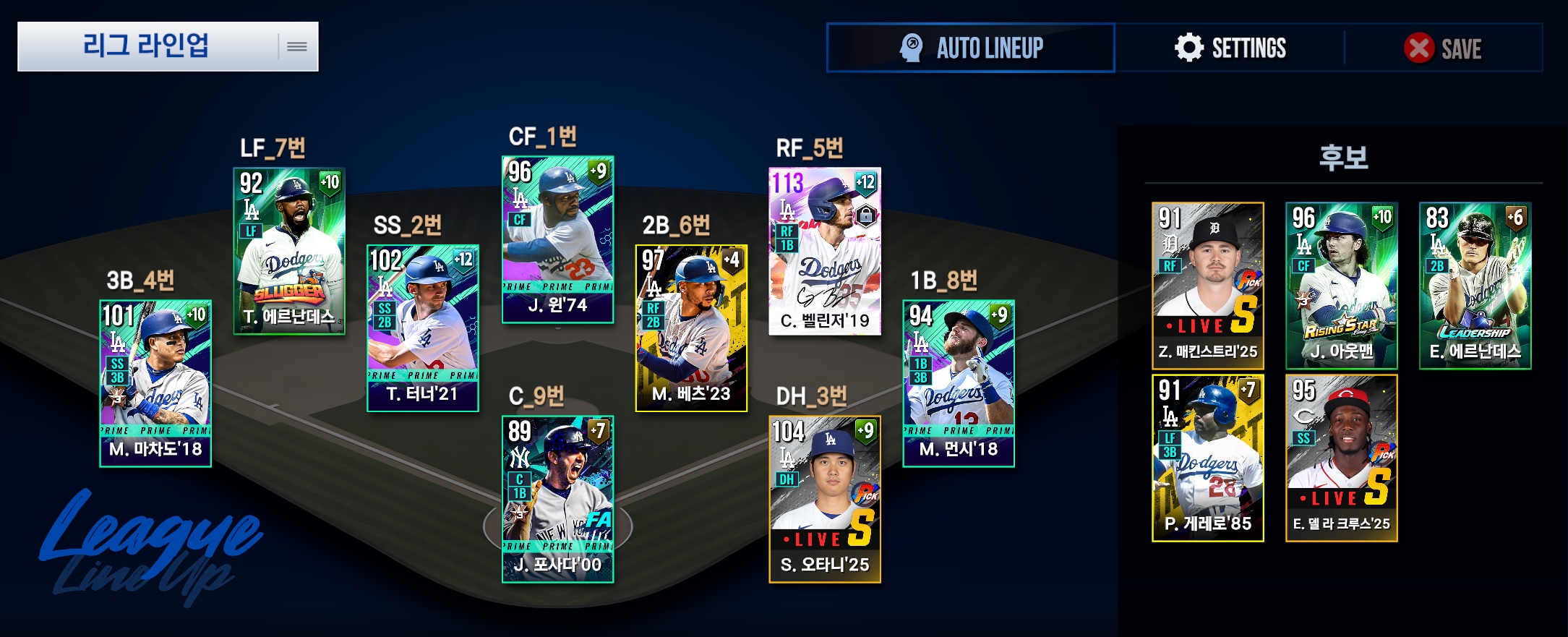Open the 리그 라인업 dropdown
Viewport: 1568px width, 637px height.
click(x=168, y=46)
